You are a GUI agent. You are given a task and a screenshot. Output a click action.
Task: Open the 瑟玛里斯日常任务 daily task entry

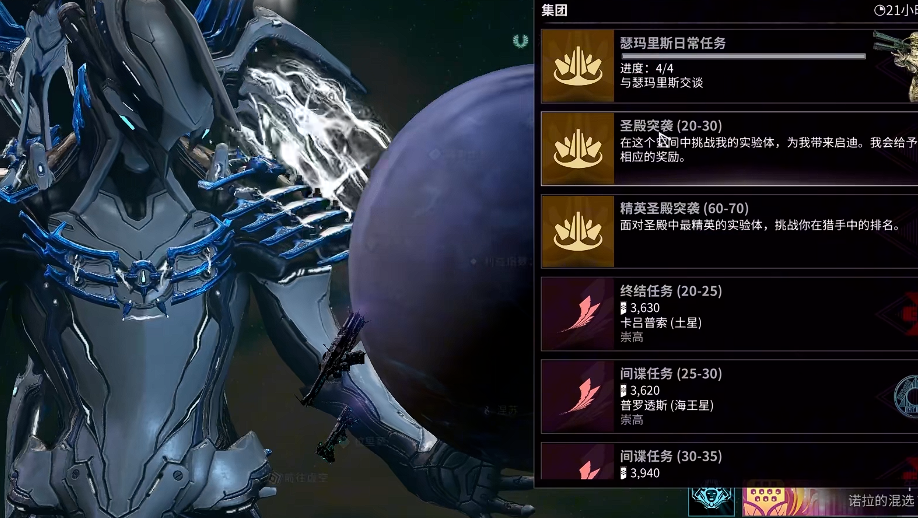(x=728, y=65)
